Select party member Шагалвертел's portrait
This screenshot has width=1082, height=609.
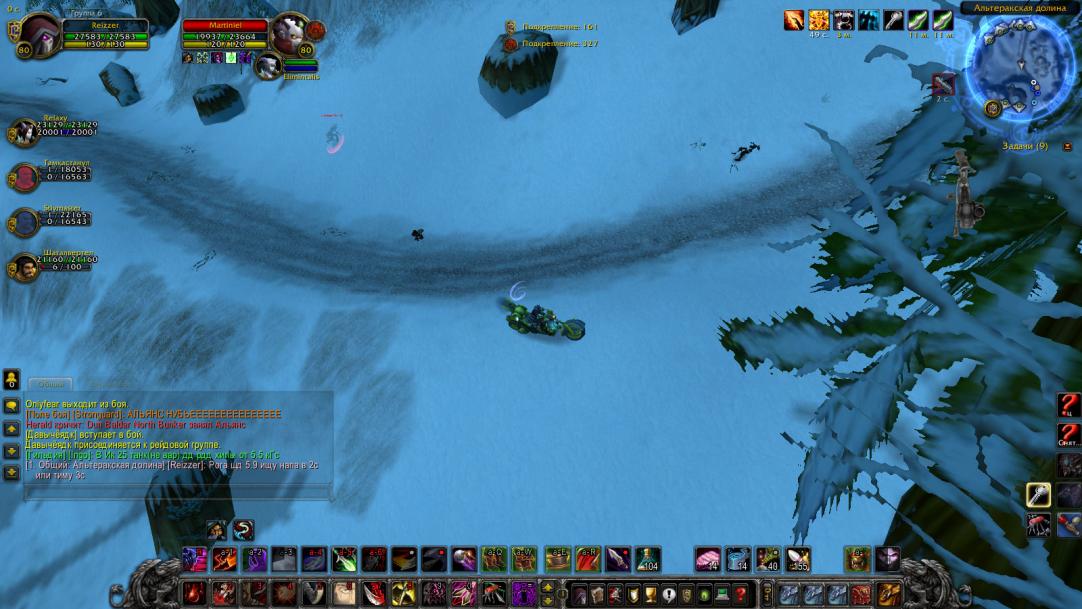(x=23, y=266)
